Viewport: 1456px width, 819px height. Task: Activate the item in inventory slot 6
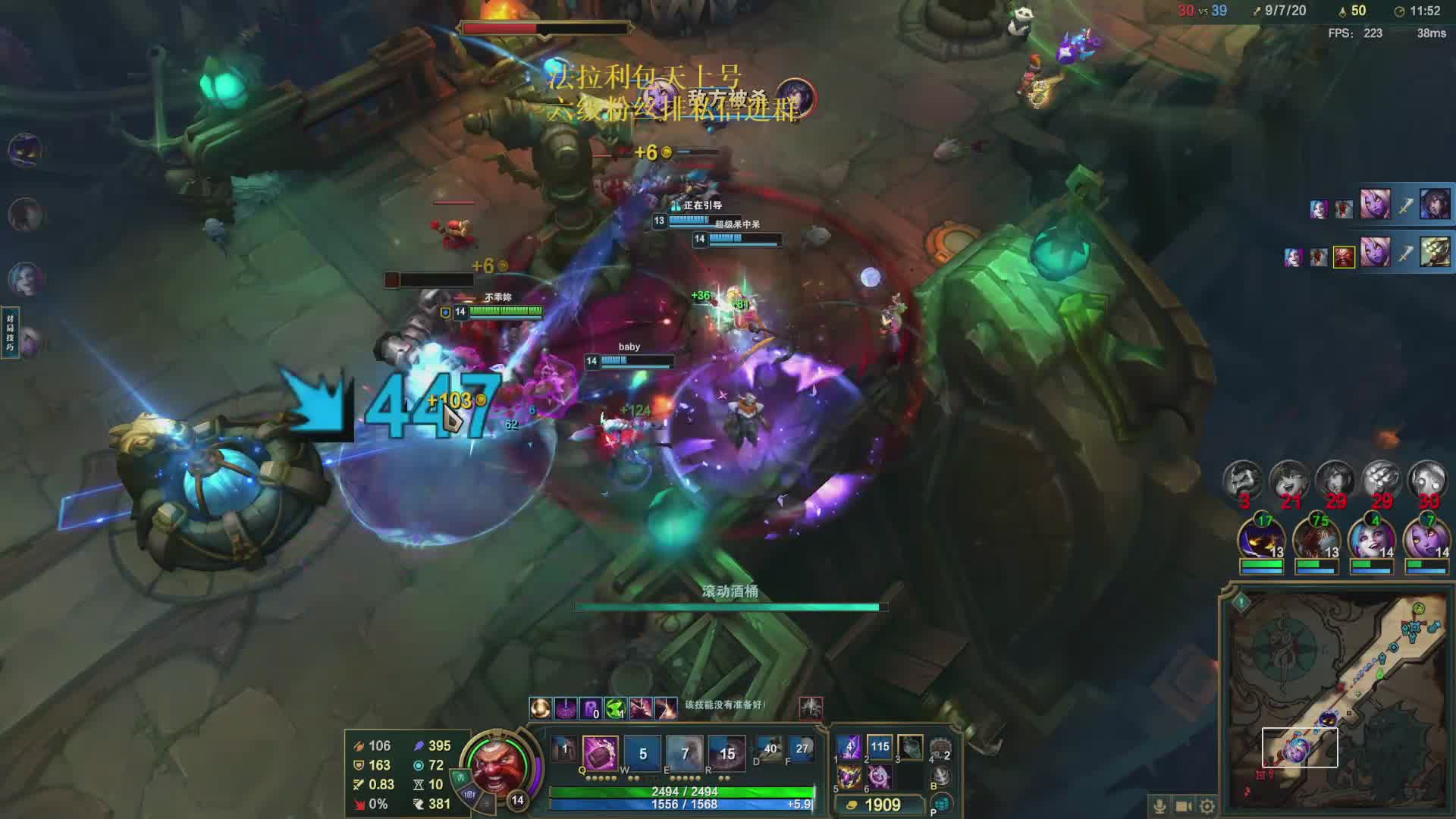880,777
